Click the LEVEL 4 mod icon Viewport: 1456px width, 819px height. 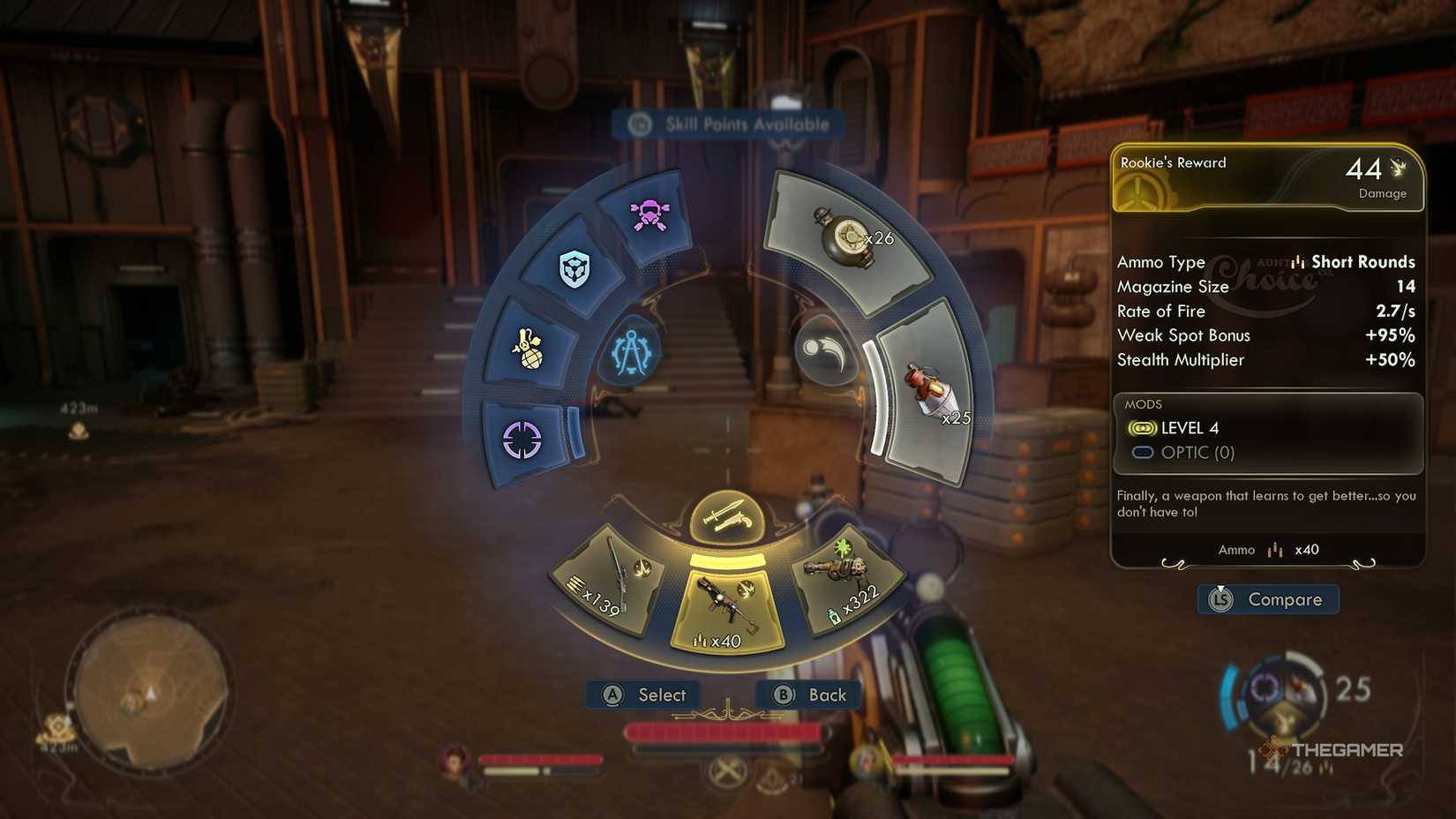click(1144, 428)
